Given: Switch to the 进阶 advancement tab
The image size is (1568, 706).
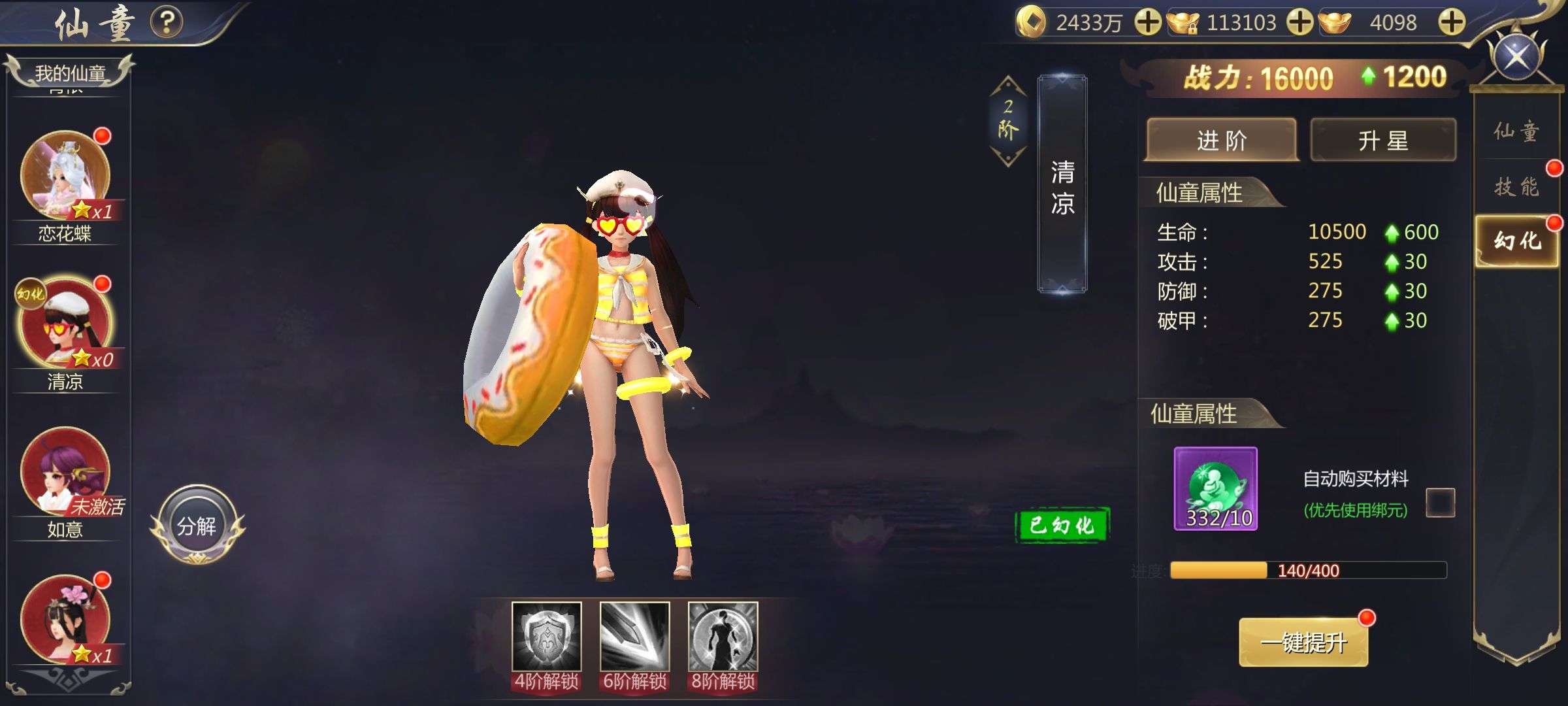Looking at the screenshot, I should (x=1221, y=140).
